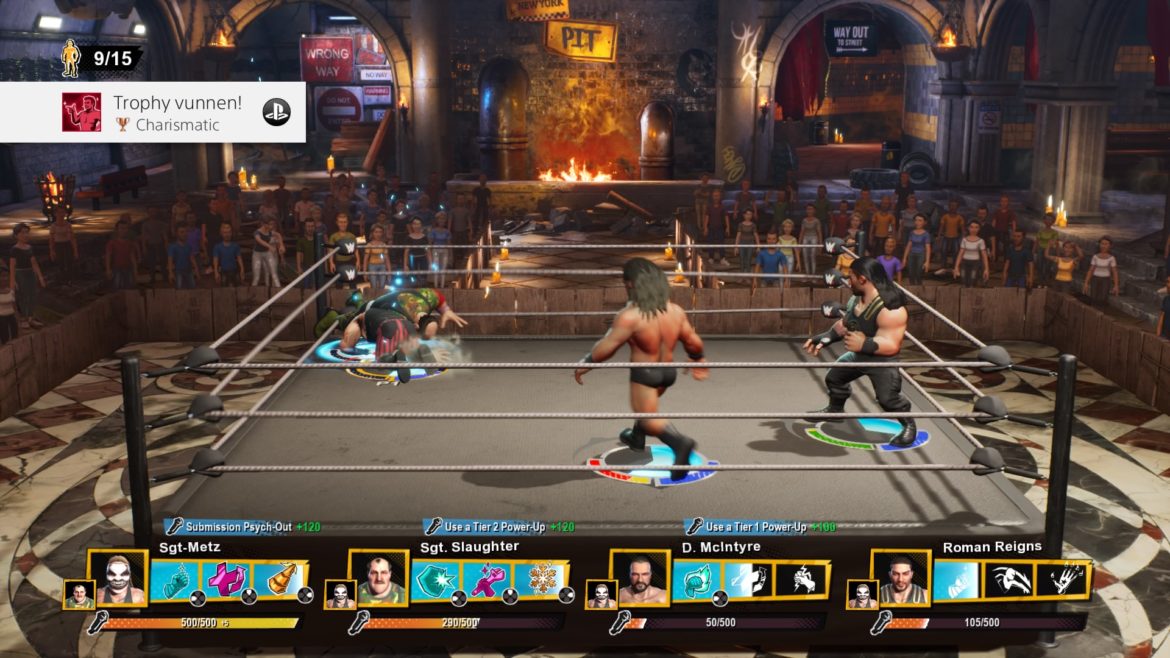1170x658 pixels.
Task: Activate D. McIntyre's flaming fist power-up
Action: click(696, 580)
